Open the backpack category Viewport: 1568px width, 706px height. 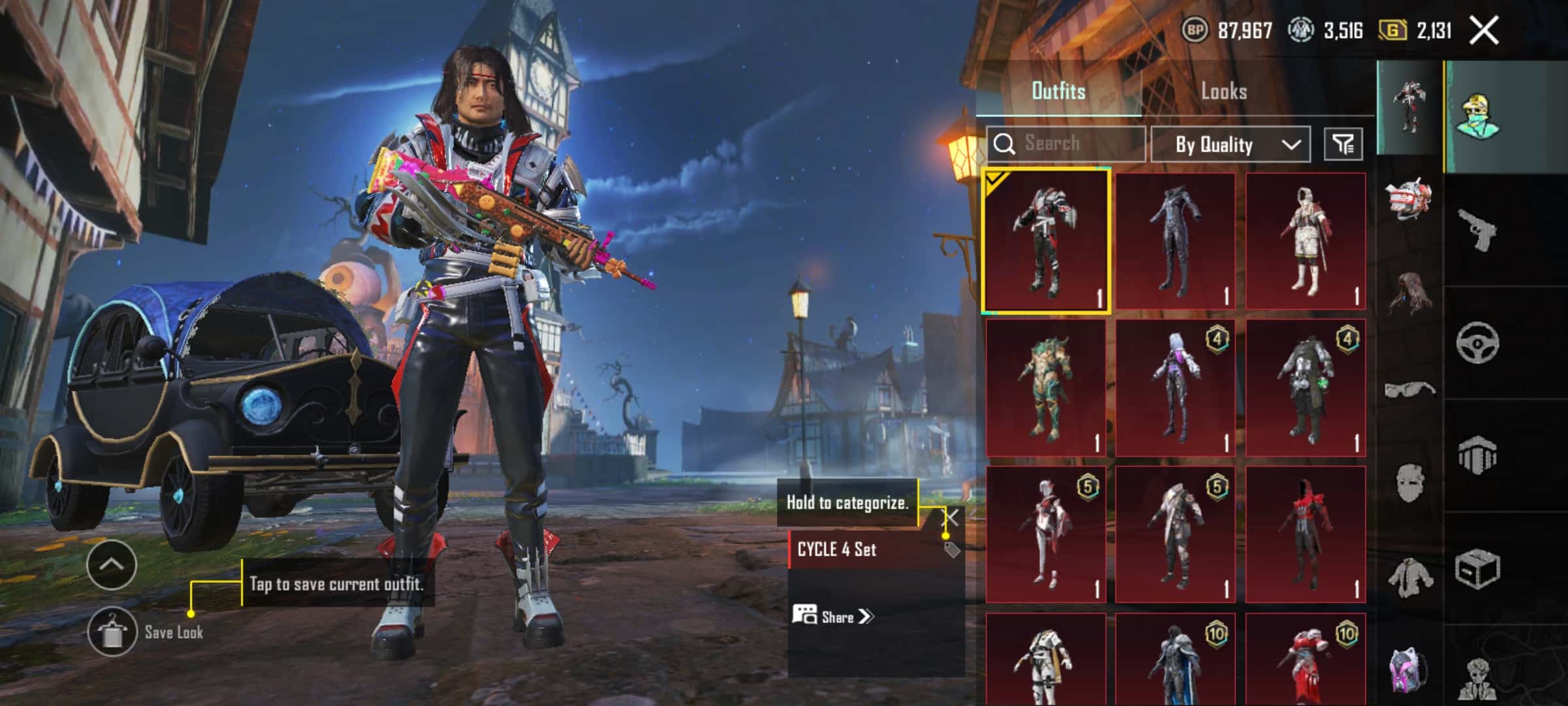(1409, 669)
